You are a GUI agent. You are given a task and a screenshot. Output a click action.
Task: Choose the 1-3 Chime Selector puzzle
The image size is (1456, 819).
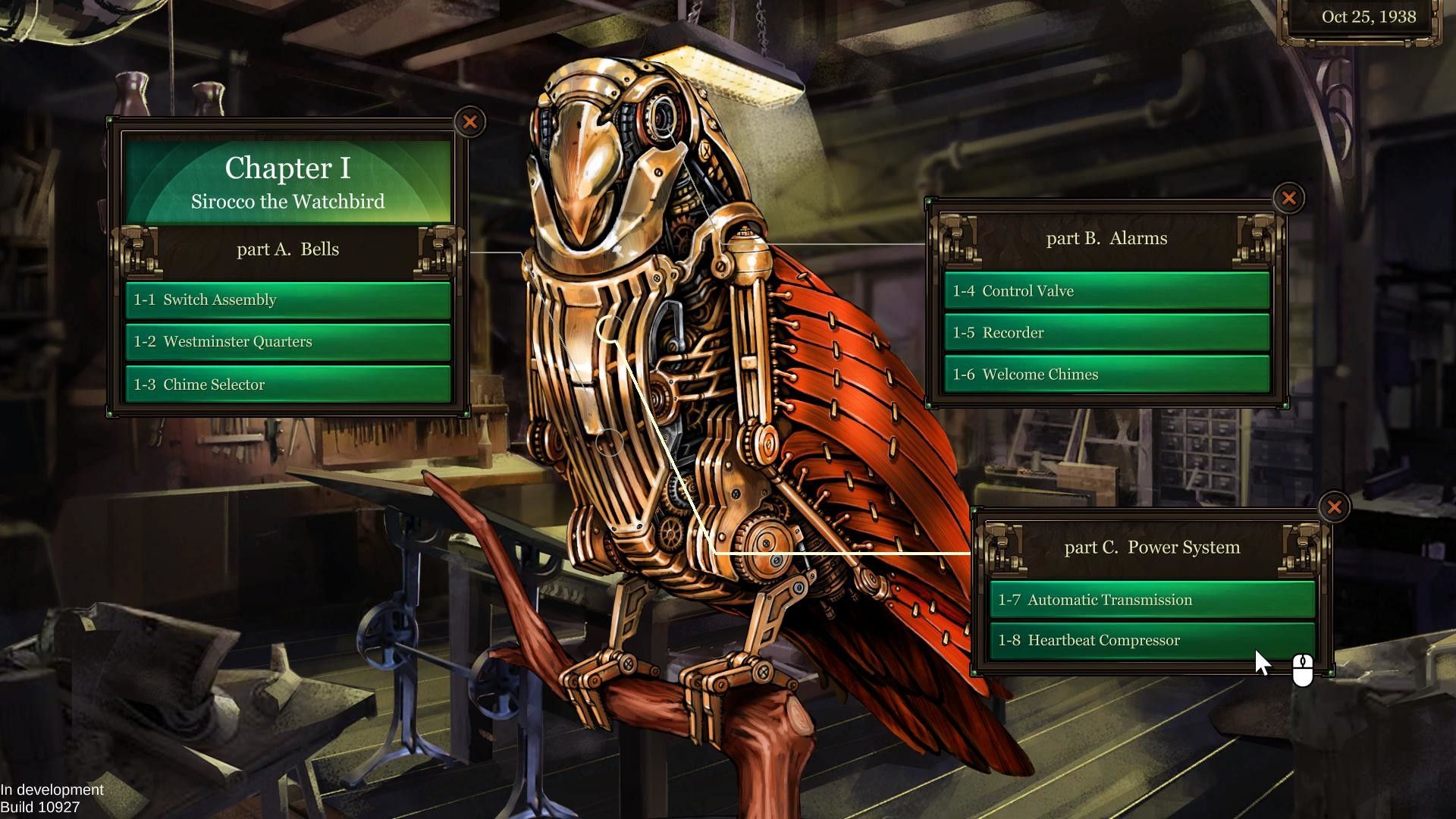click(288, 384)
